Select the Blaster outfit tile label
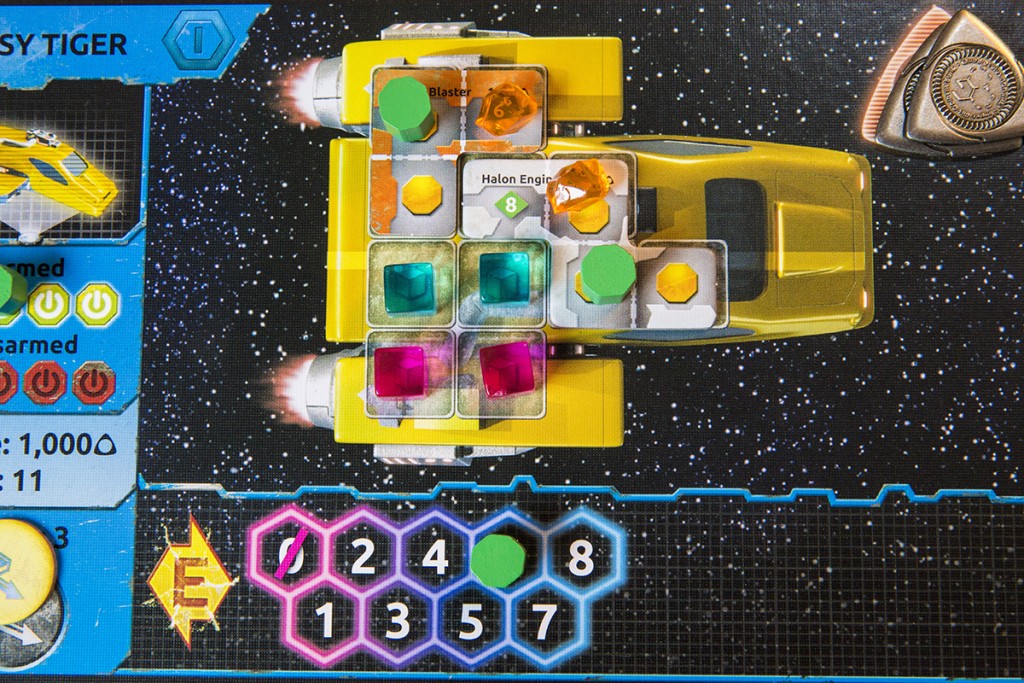 449,92
